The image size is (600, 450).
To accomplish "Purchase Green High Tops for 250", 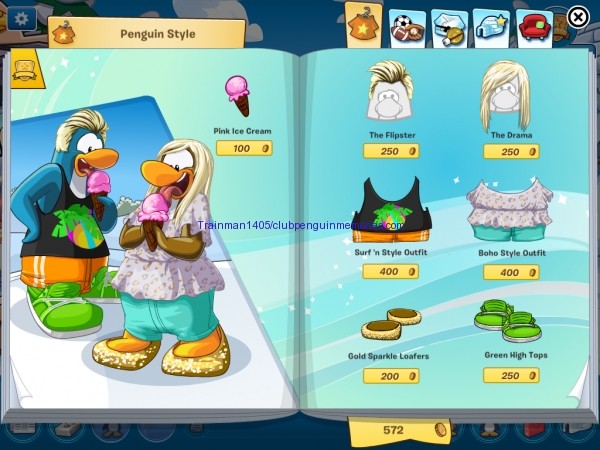I will click(x=511, y=375).
